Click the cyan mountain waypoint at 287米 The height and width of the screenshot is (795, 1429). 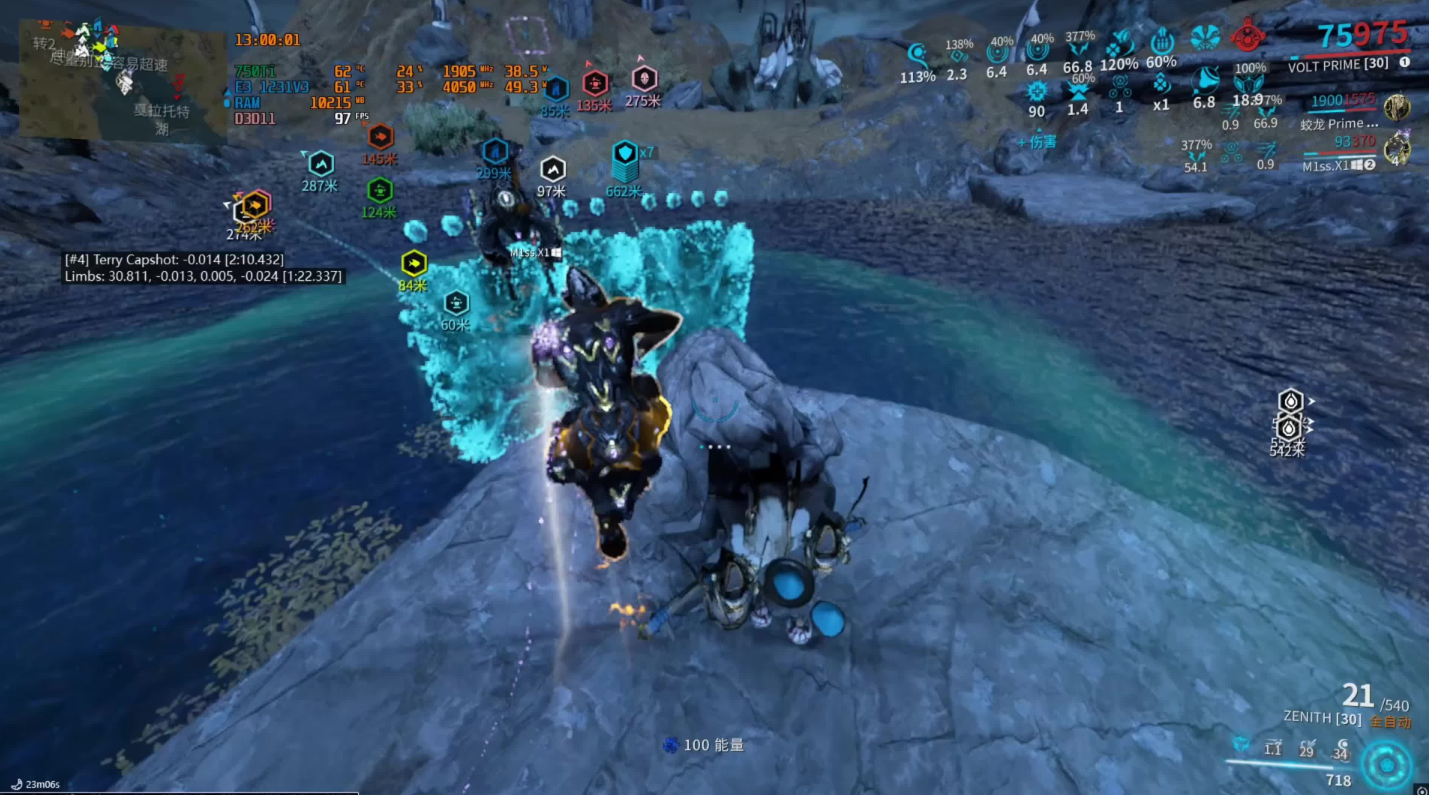coord(321,163)
